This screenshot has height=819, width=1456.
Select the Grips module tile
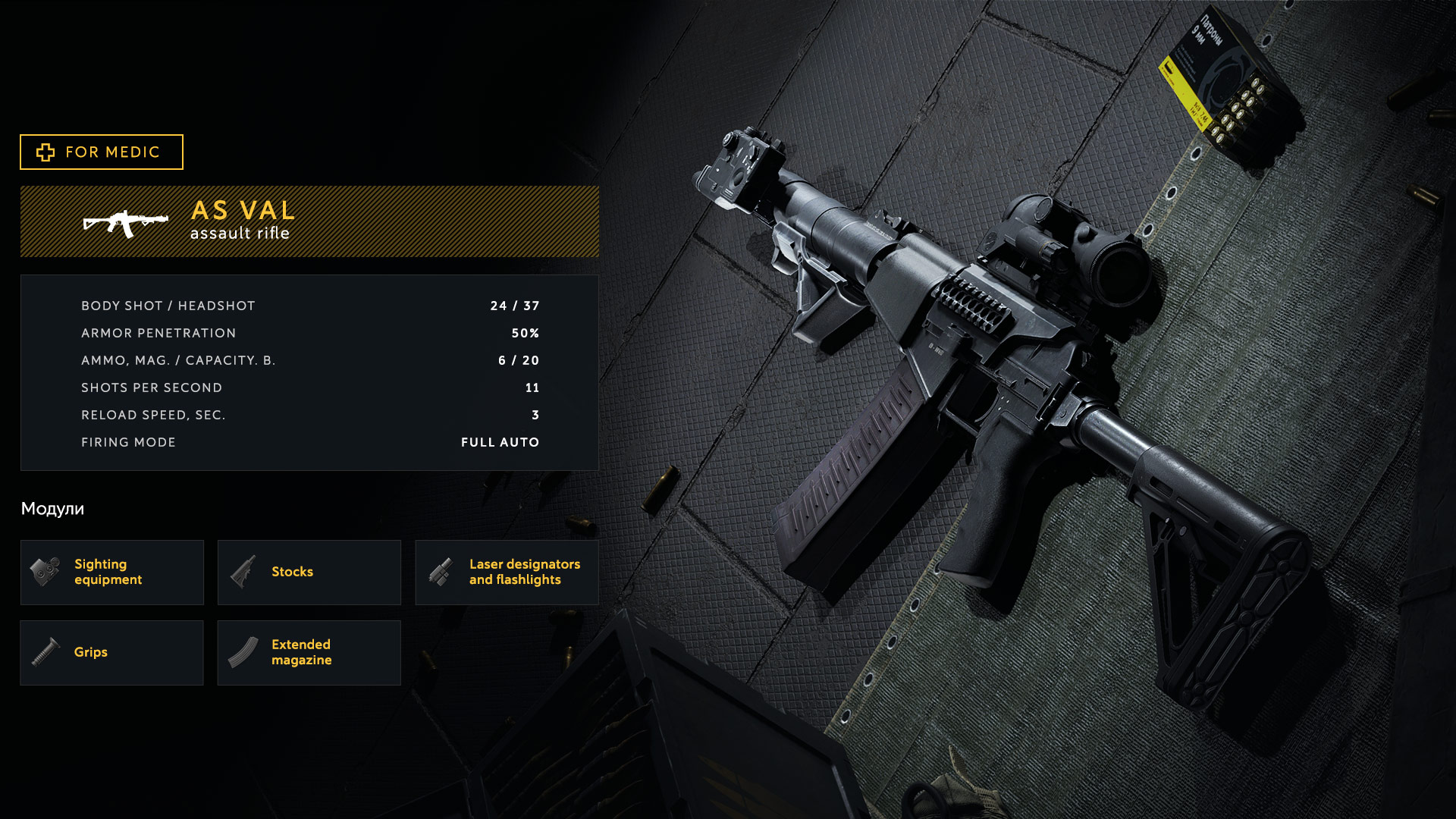pos(112,653)
